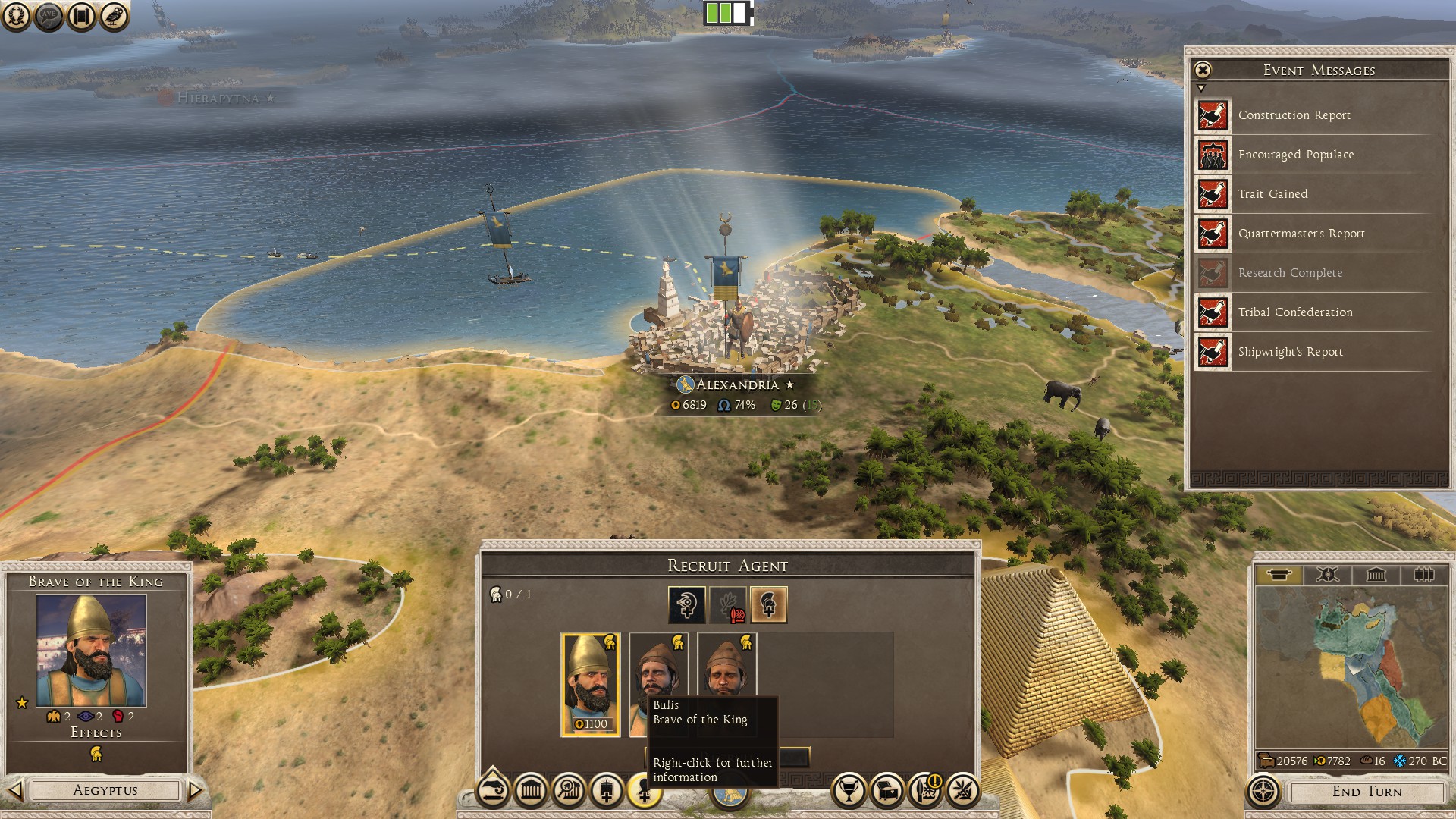
Task: Open the laurel wreath menu icon
Action: coord(16,16)
